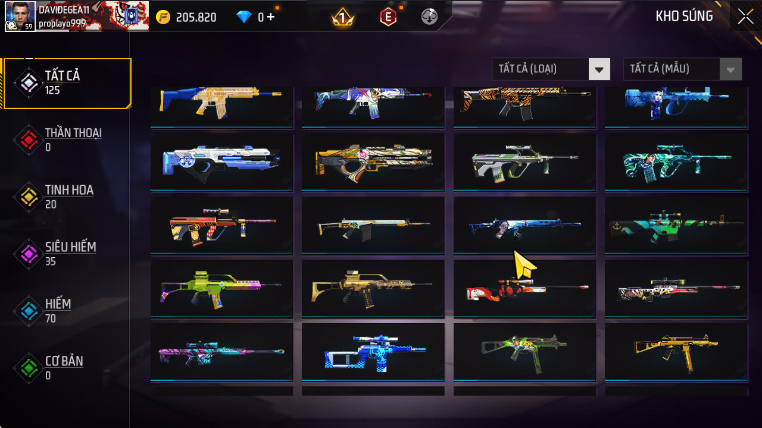Image resolution: width=762 pixels, height=428 pixels.
Task: Open the Tất Cả (Loại) type dropdown
Action: pyautogui.click(x=552, y=69)
